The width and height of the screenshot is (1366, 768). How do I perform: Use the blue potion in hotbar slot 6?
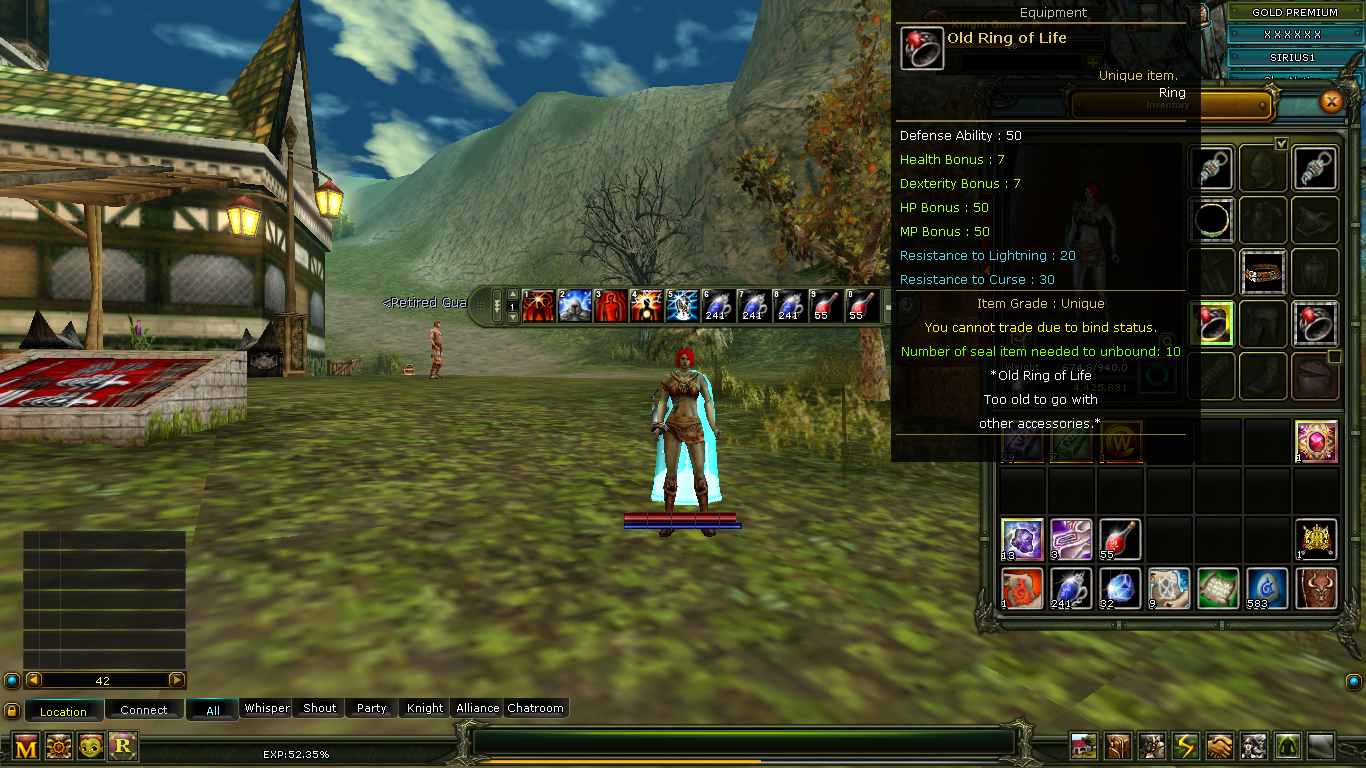pos(719,307)
